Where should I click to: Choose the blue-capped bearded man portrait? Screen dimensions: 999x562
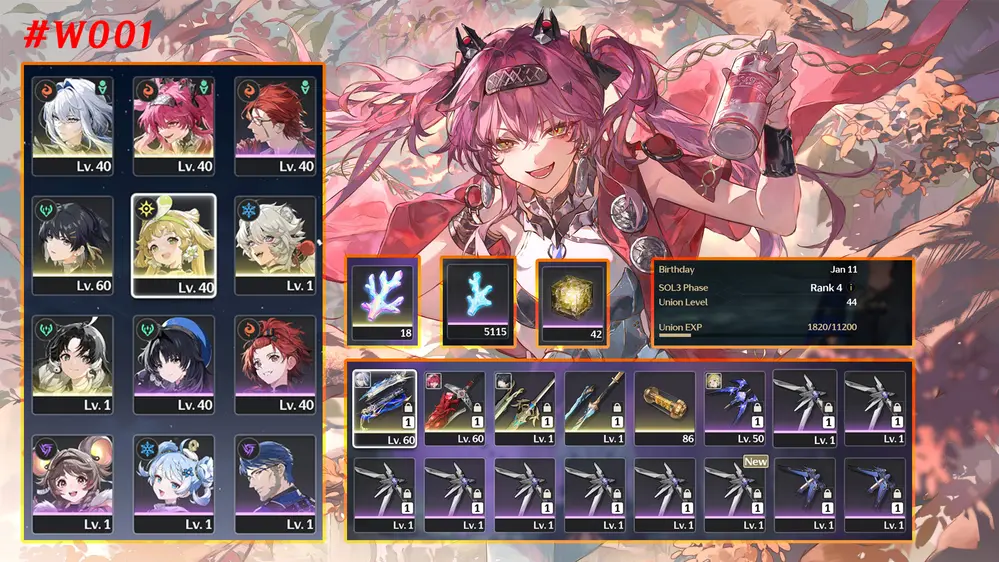tap(274, 483)
